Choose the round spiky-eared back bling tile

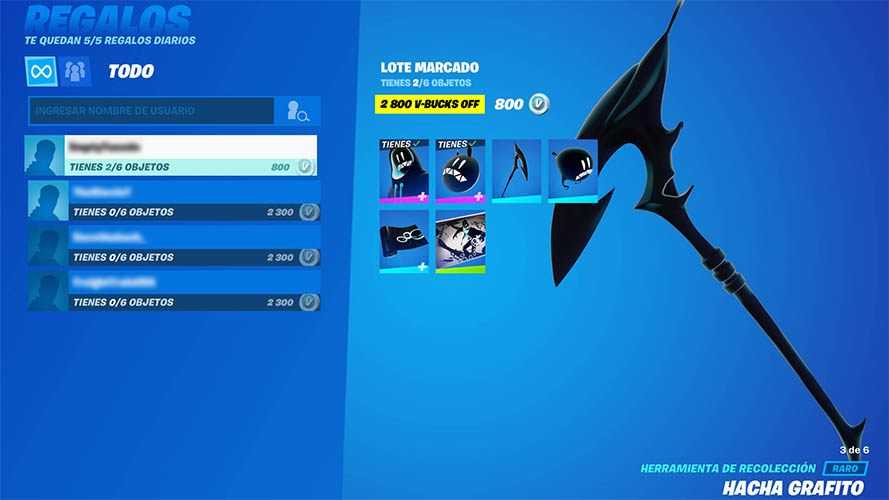pyautogui.click(x=460, y=171)
